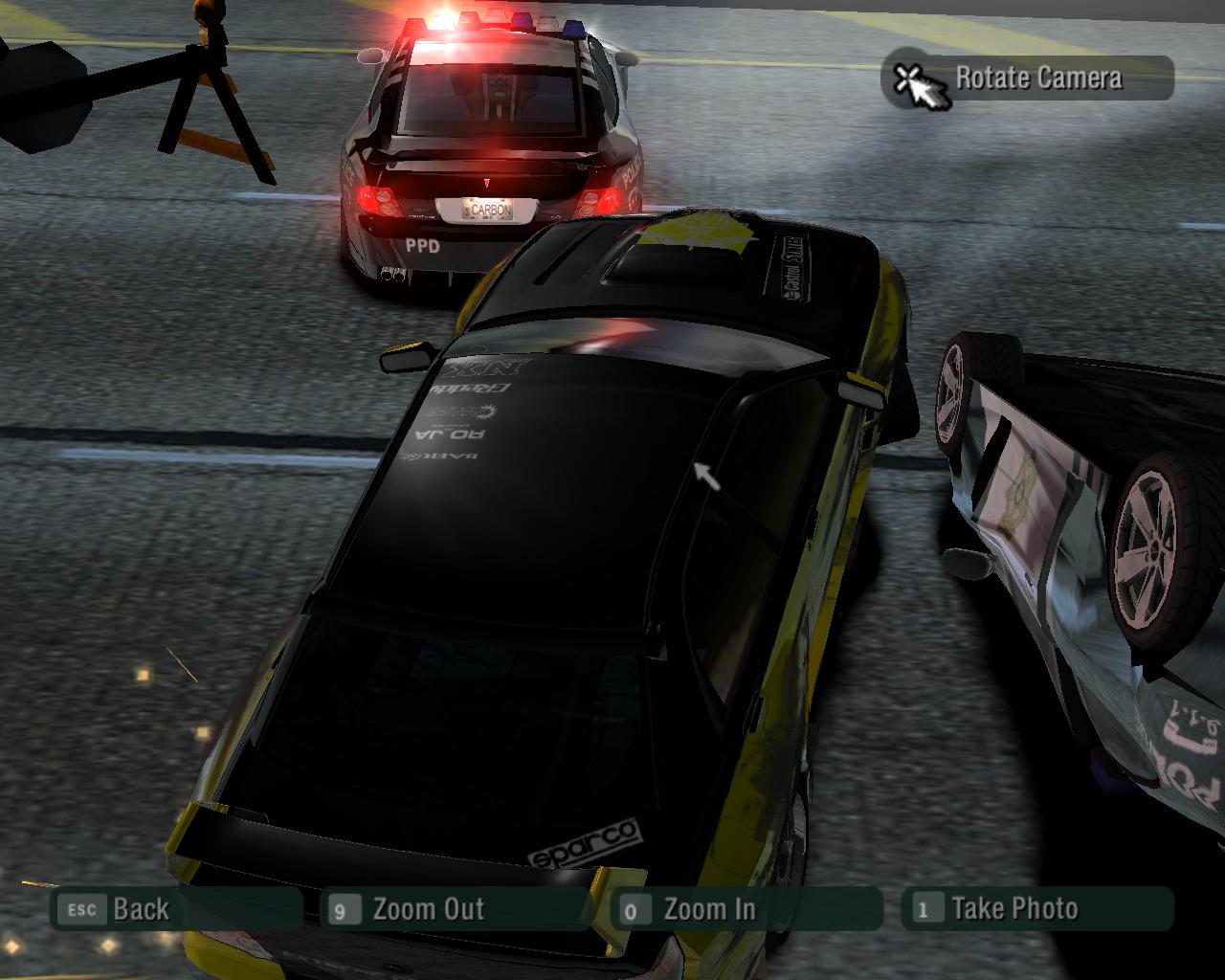The width and height of the screenshot is (1225, 980).
Task: Choose the Rotate Camera control
Action: click(x=1028, y=78)
